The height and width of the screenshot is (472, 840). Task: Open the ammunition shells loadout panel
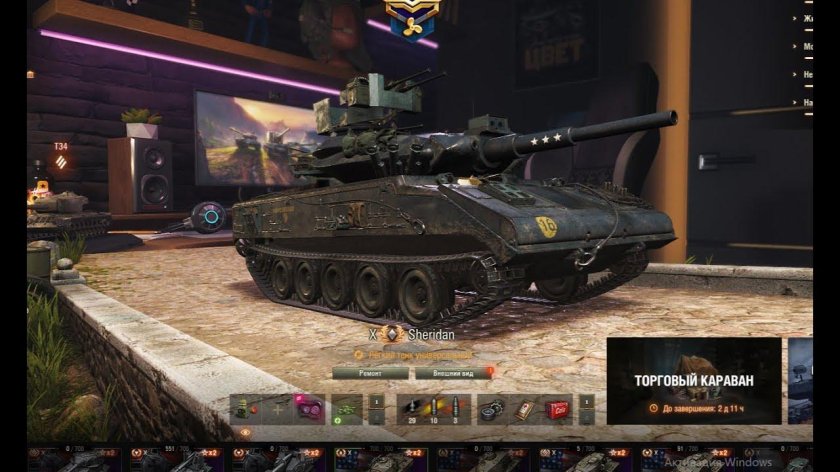pos(432,409)
